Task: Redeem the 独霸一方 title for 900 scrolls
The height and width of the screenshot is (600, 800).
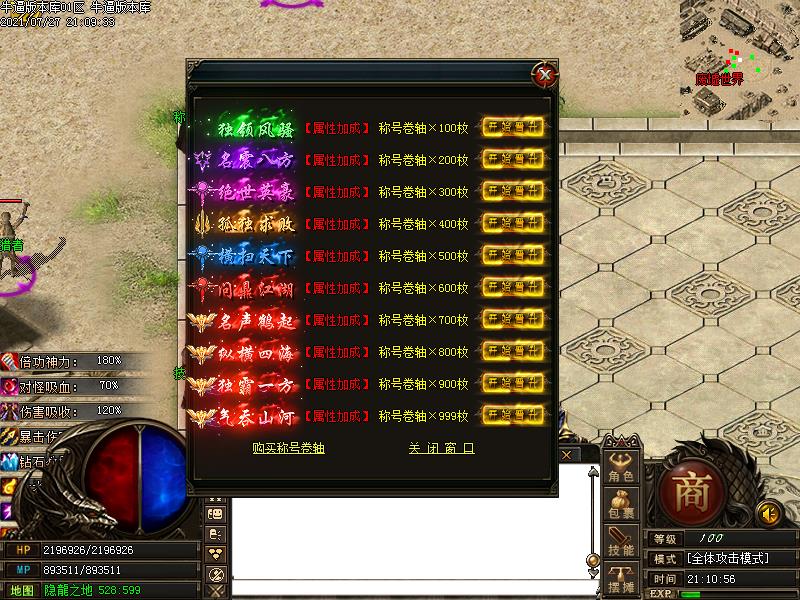Action: pyautogui.click(x=515, y=383)
